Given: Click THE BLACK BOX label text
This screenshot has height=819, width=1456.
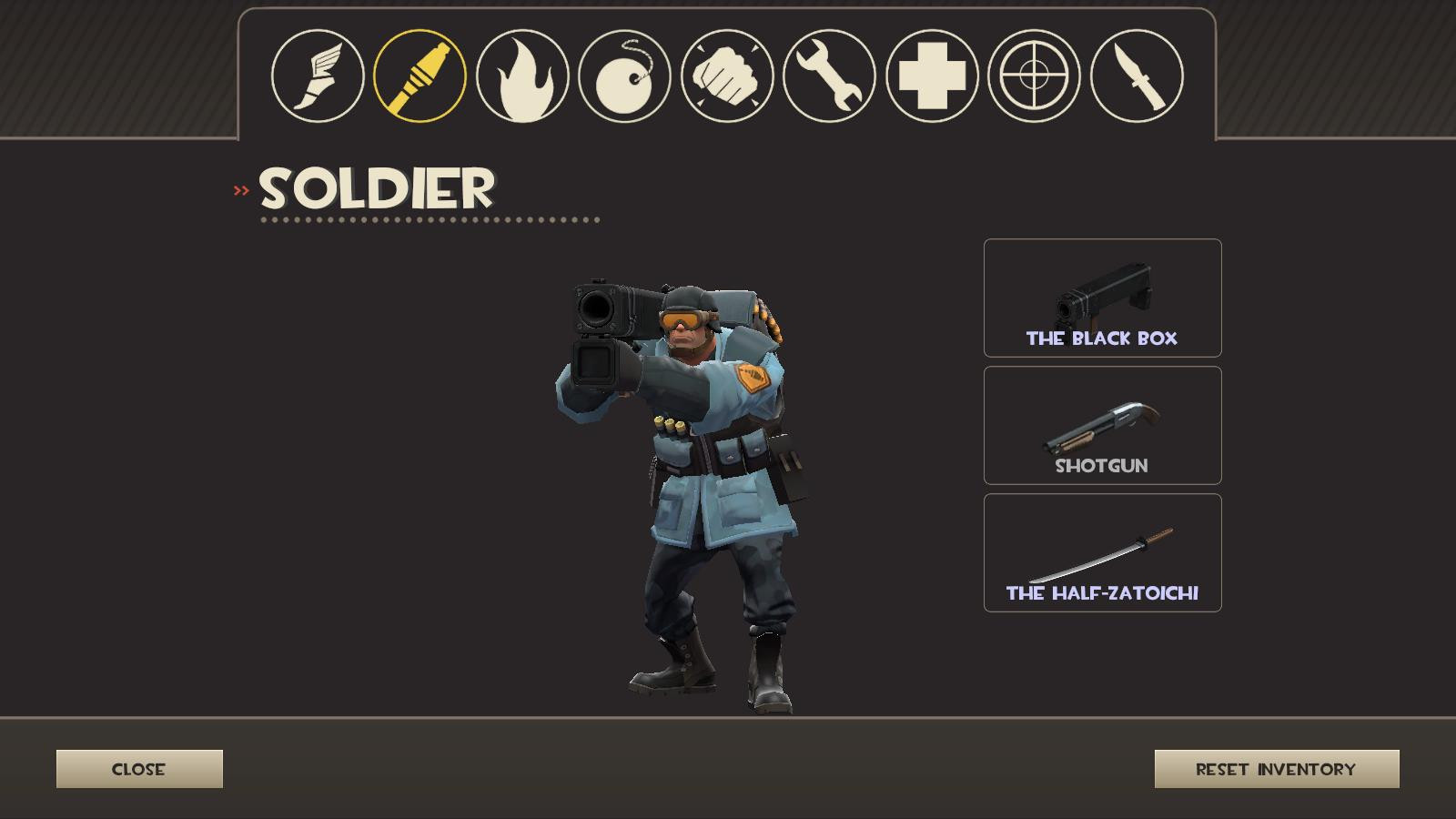Looking at the screenshot, I should click(1102, 338).
